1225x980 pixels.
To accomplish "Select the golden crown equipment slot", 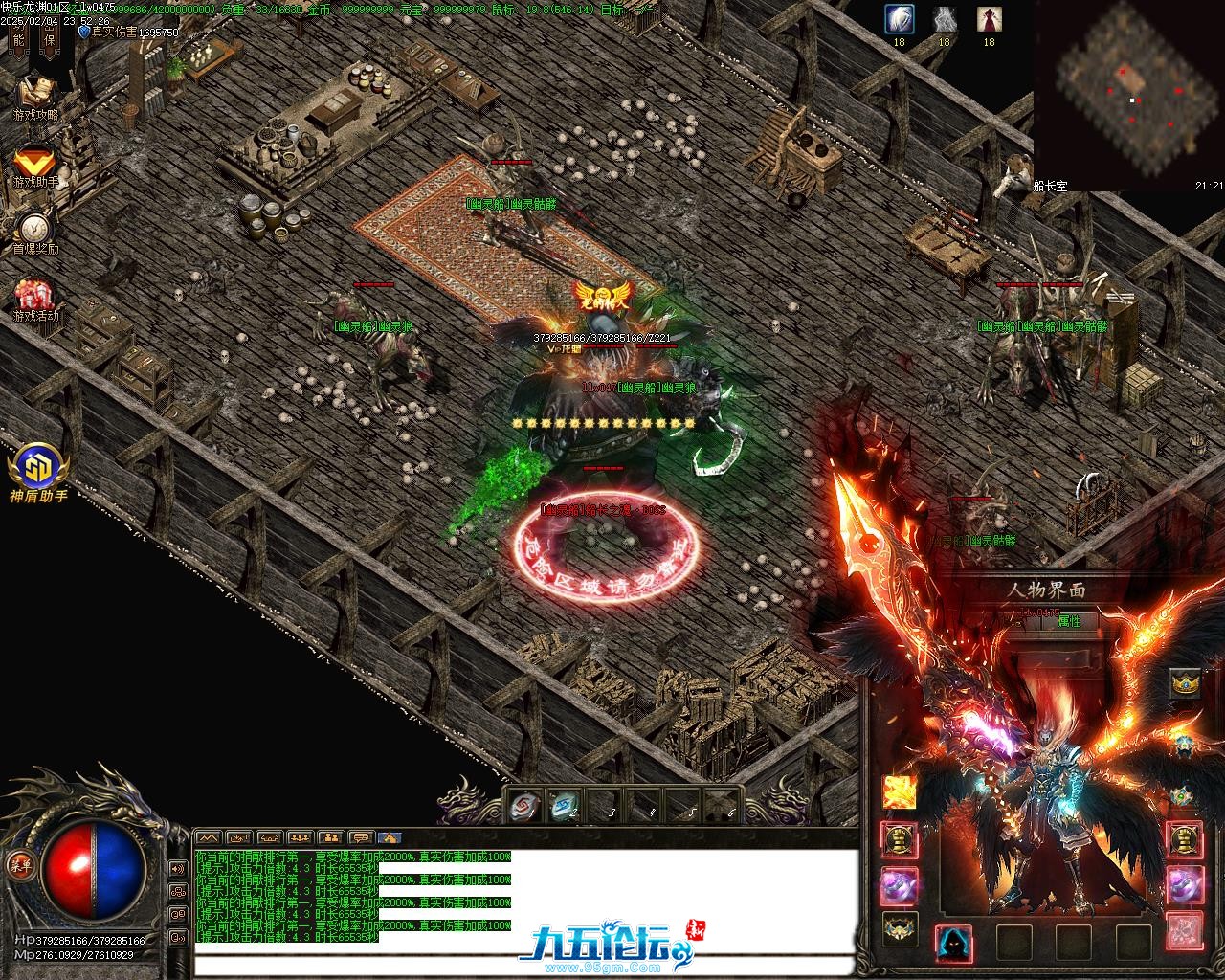I will click(1186, 683).
